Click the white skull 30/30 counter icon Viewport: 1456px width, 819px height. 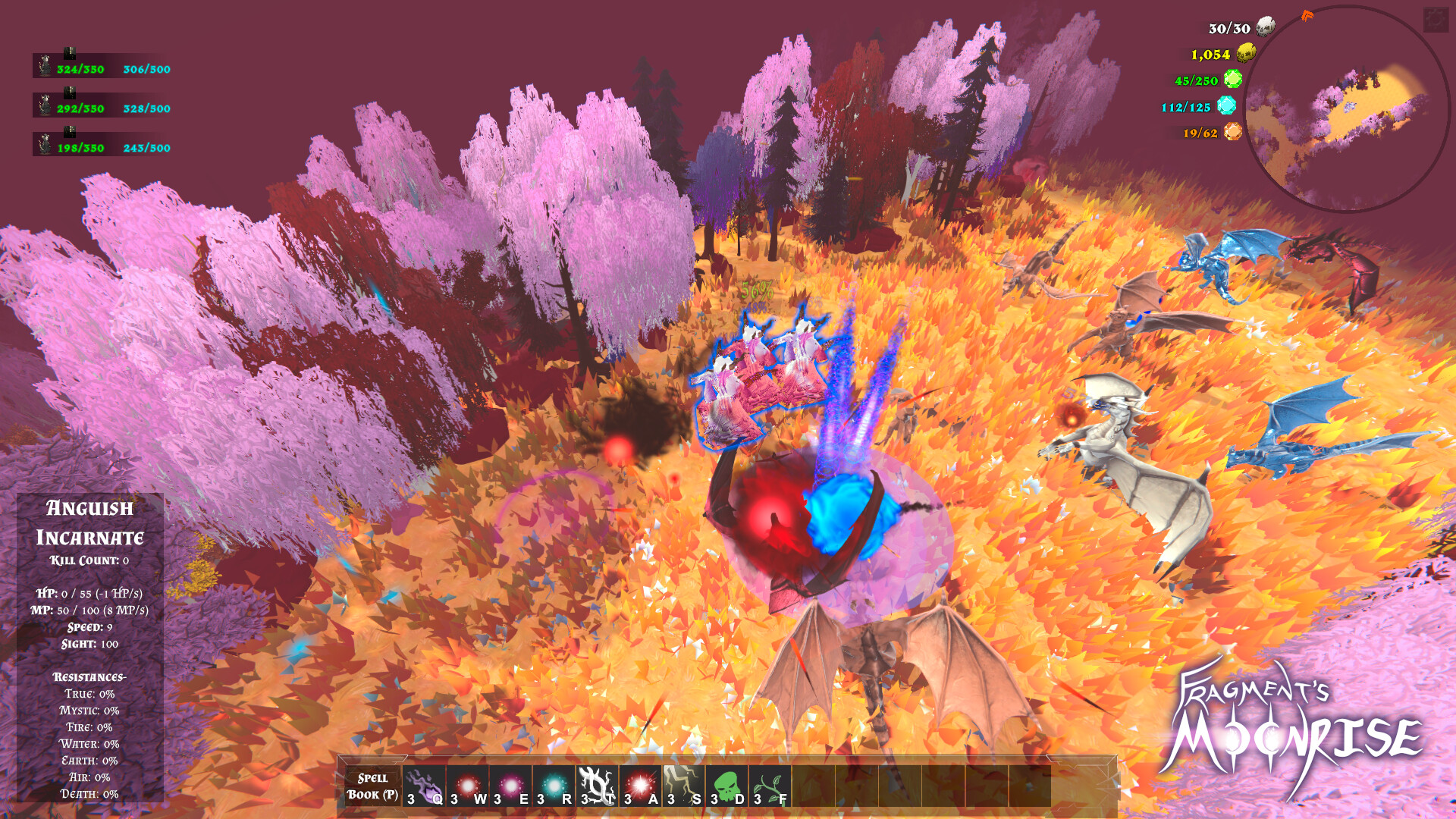tap(1265, 27)
